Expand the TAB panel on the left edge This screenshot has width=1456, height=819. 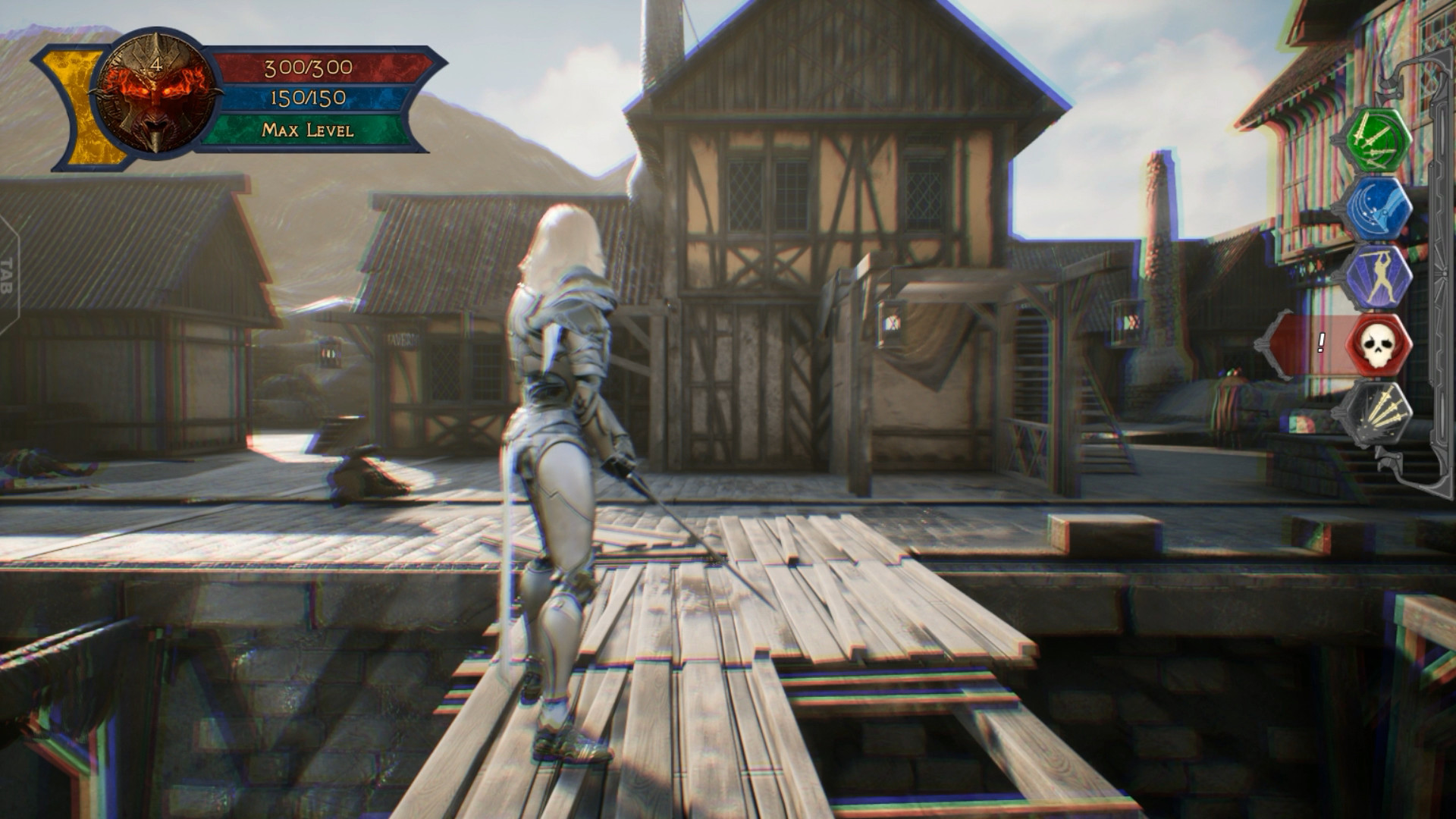point(10,275)
